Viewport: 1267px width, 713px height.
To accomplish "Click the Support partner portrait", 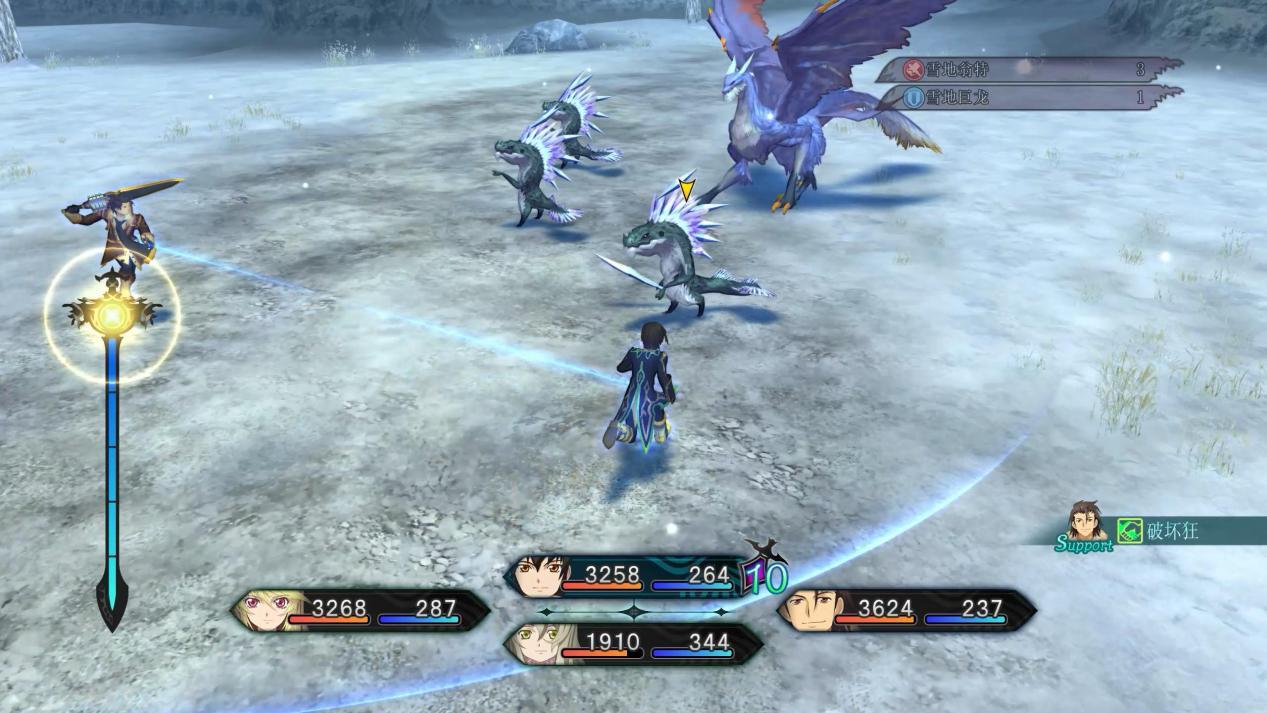I will 1085,522.
